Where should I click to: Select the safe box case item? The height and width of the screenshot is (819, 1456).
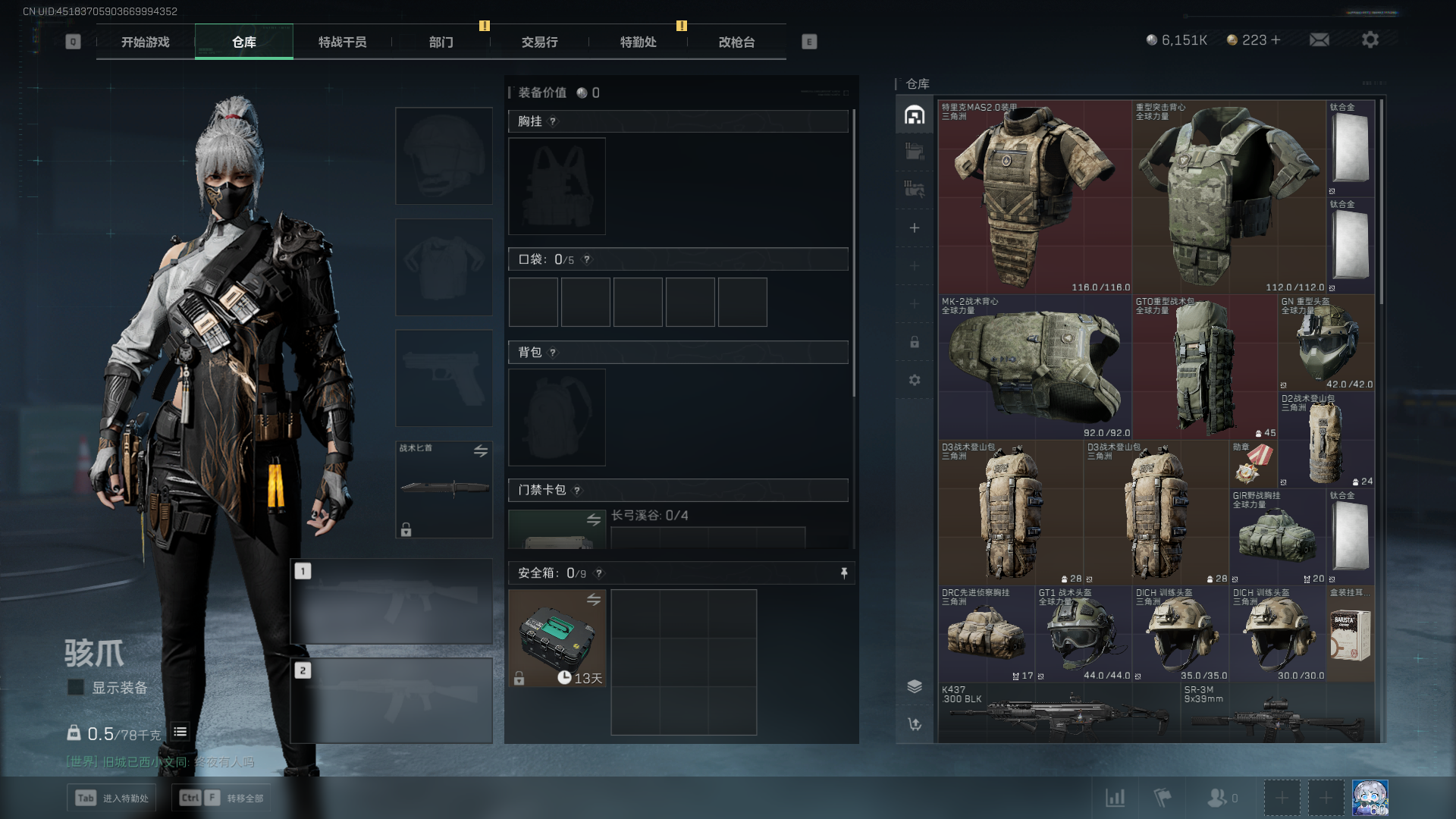pyautogui.click(x=557, y=639)
